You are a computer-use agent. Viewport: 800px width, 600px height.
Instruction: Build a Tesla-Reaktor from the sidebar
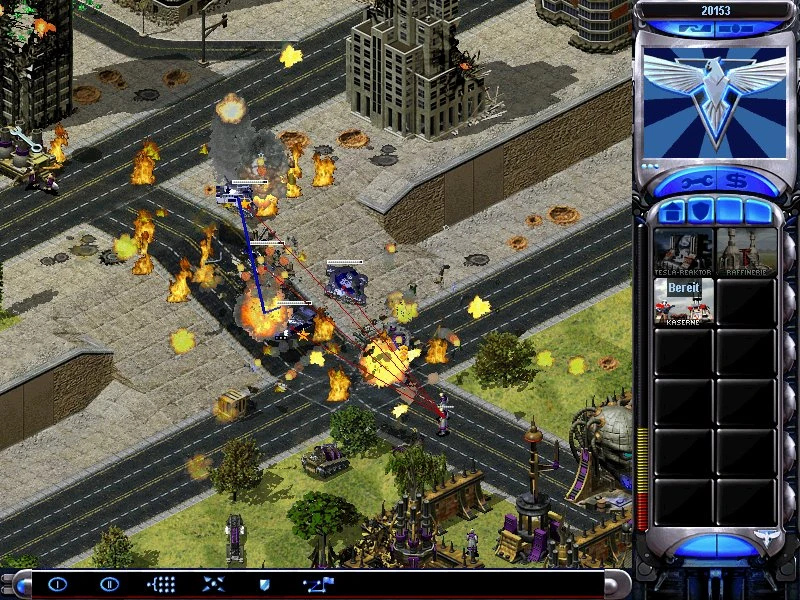point(684,252)
